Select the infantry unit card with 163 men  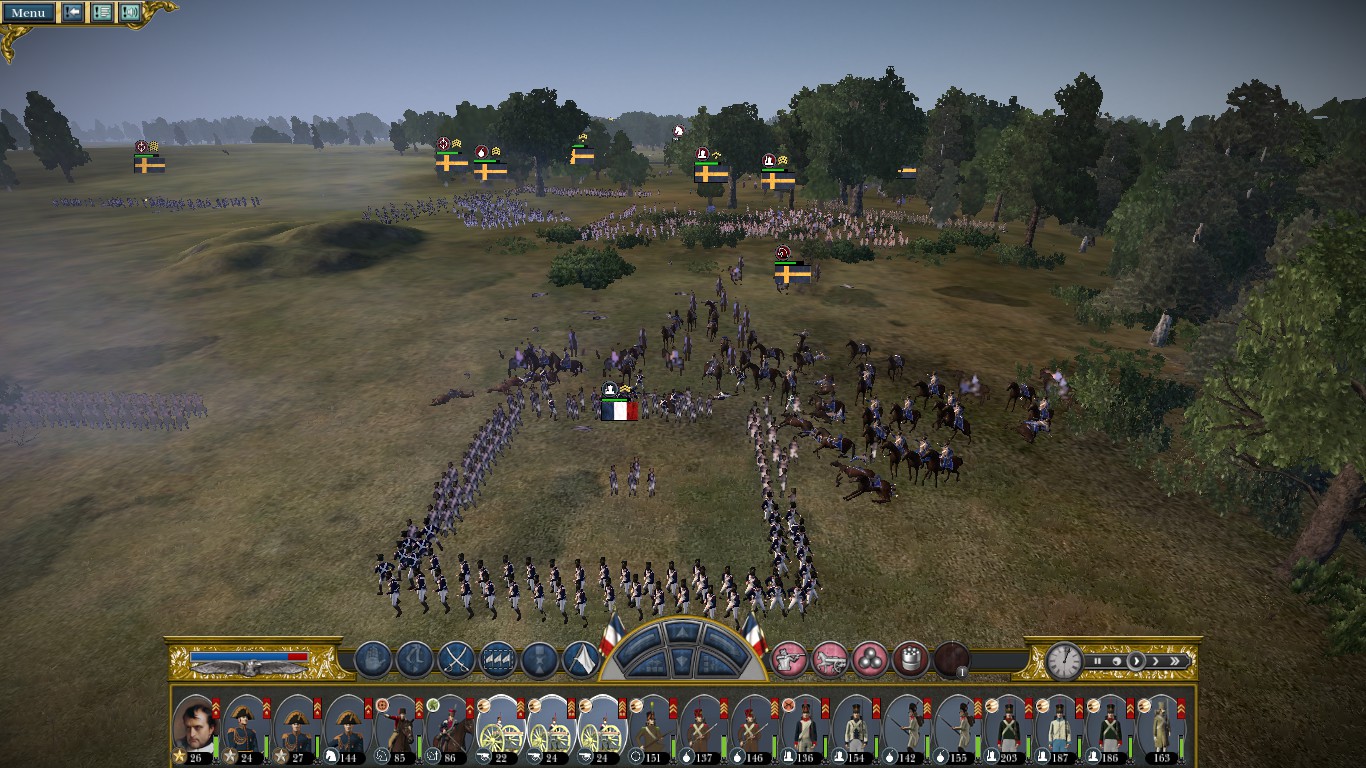[x=1160, y=726]
